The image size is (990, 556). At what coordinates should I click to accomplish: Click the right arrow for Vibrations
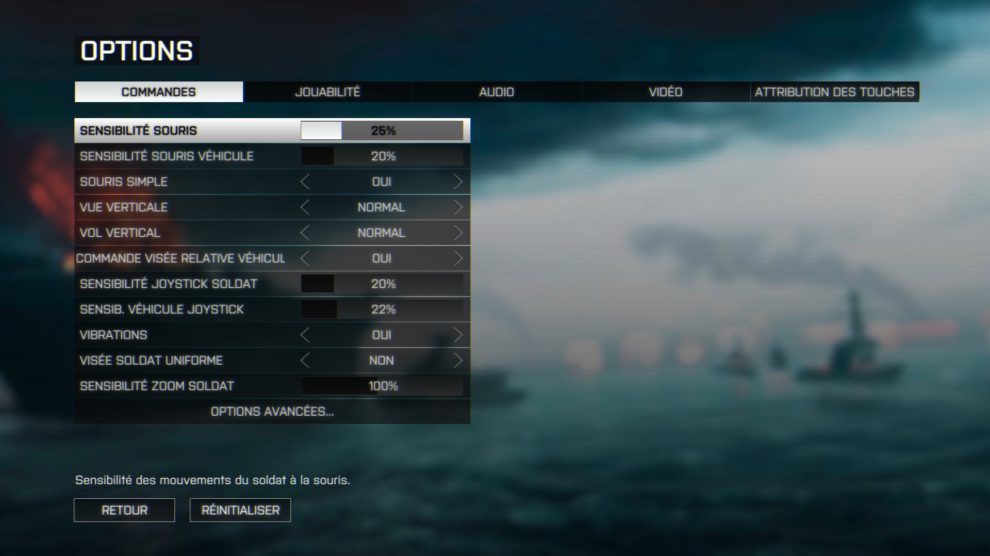[x=458, y=335]
